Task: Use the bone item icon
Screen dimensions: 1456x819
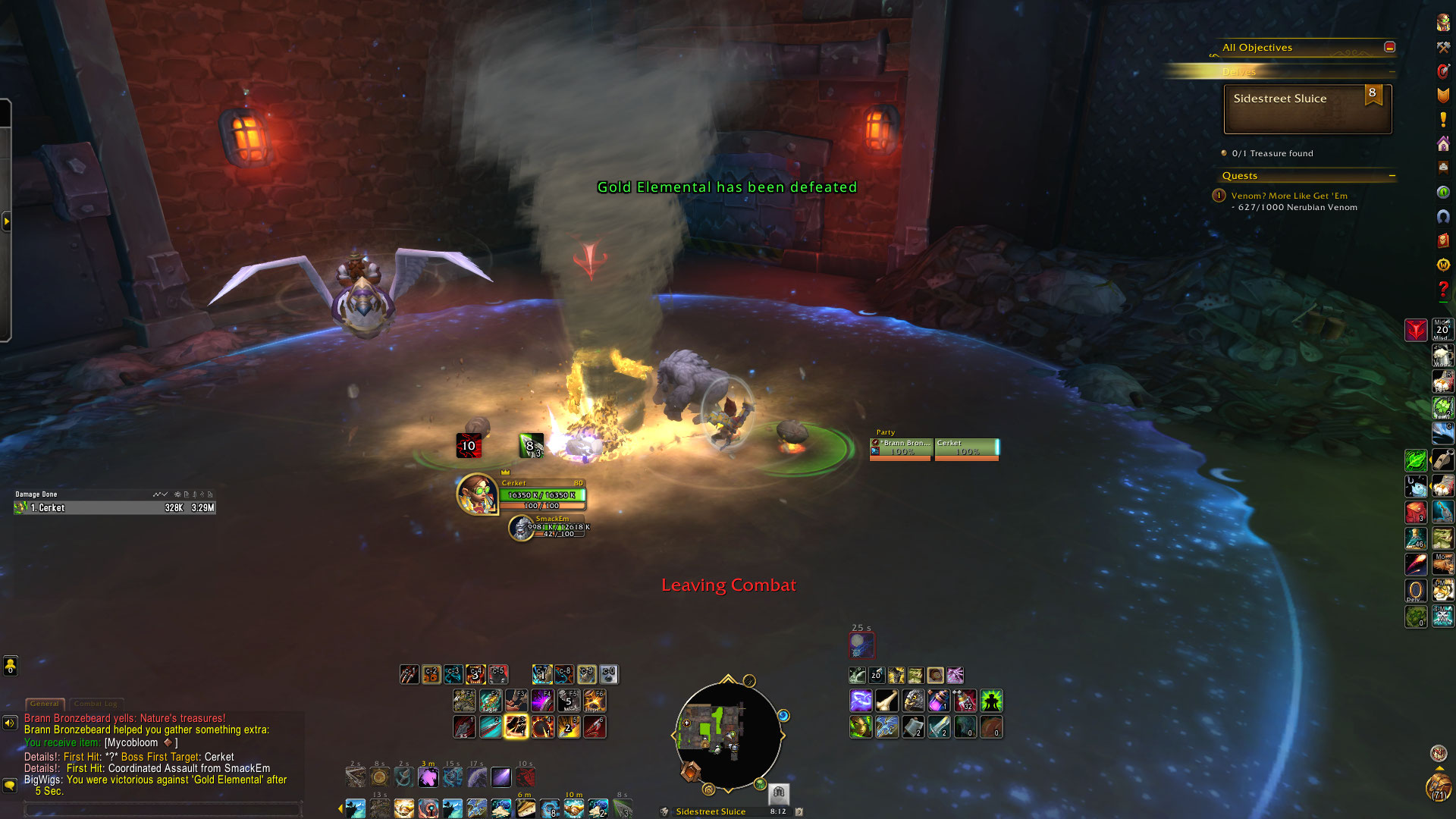Action: tap(886, 700)
